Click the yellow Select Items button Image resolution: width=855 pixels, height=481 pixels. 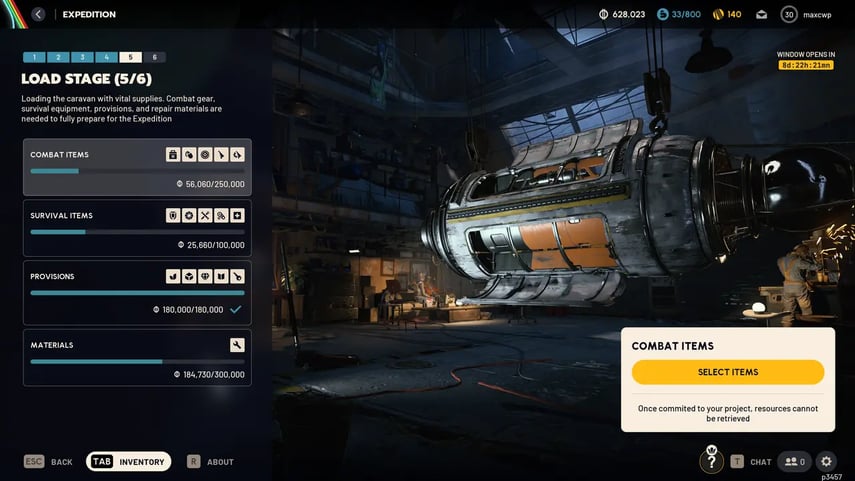(727, 372)
